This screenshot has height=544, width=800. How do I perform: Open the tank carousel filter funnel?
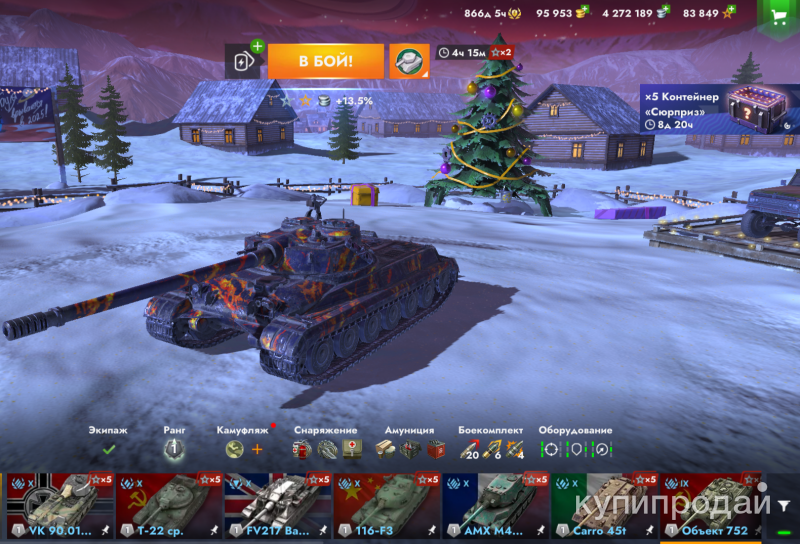coord(784,505)
